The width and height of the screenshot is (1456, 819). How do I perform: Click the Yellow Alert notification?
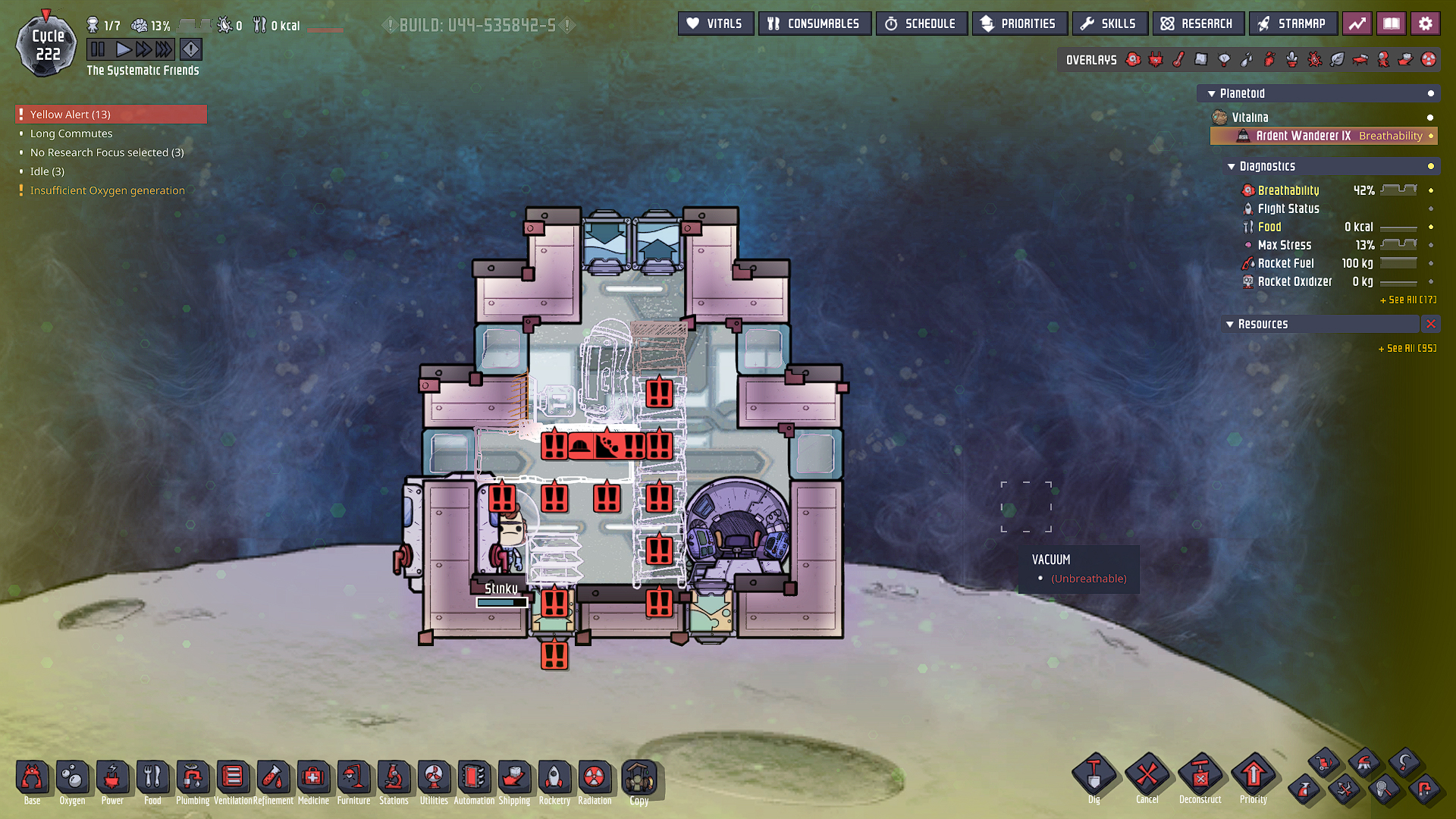[x=111, y=115]
